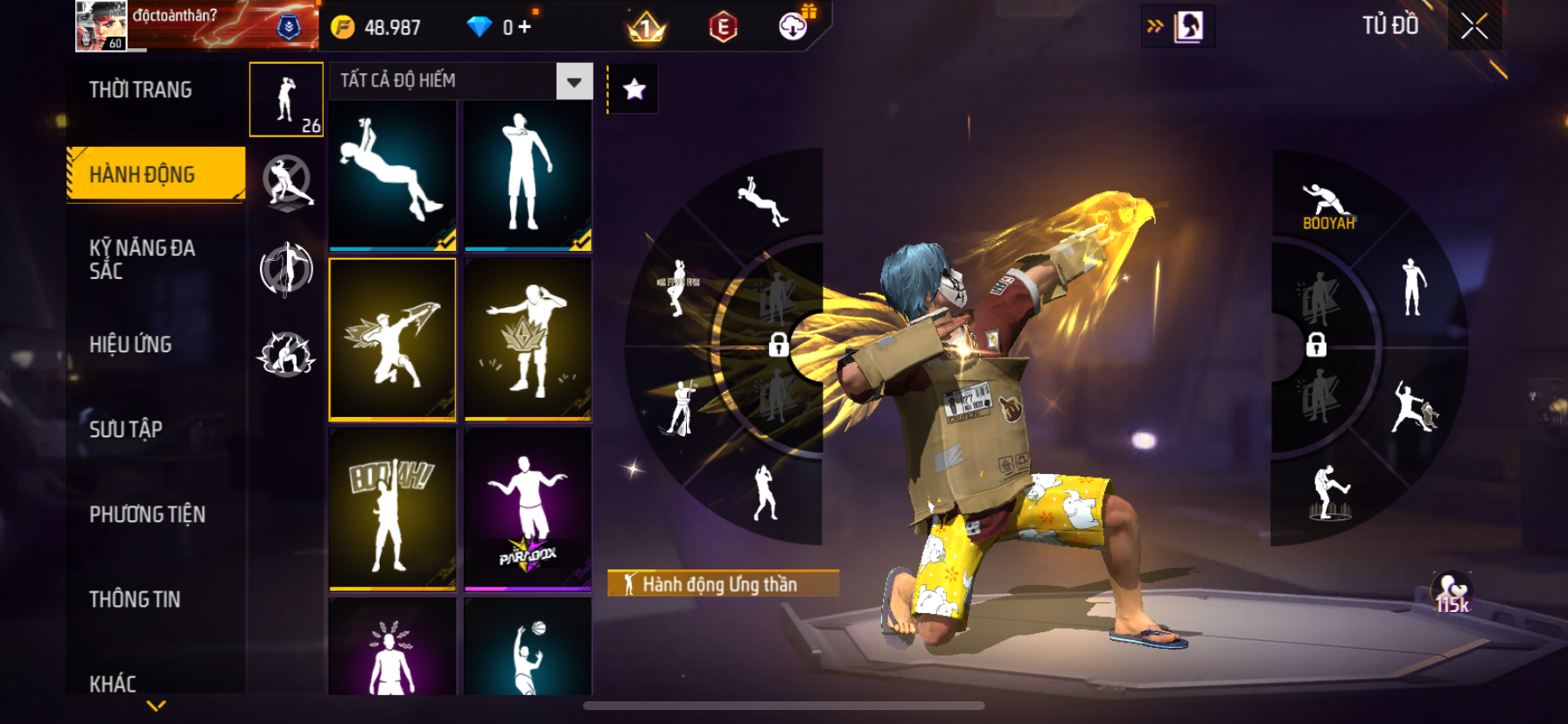Viewport: 1568px width, 724px height.
Task: Go to the Phương Tiện tab
Action: [x=147, y=514]
